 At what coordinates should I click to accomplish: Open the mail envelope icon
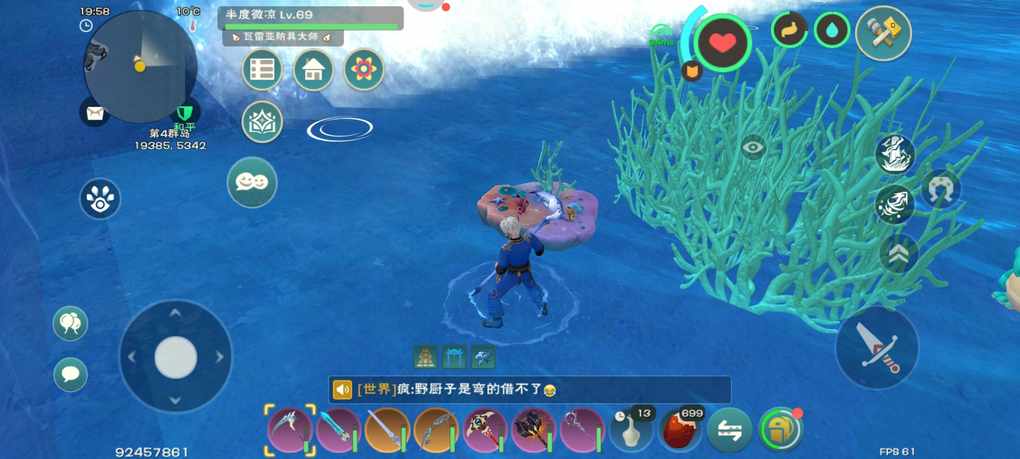94,113
